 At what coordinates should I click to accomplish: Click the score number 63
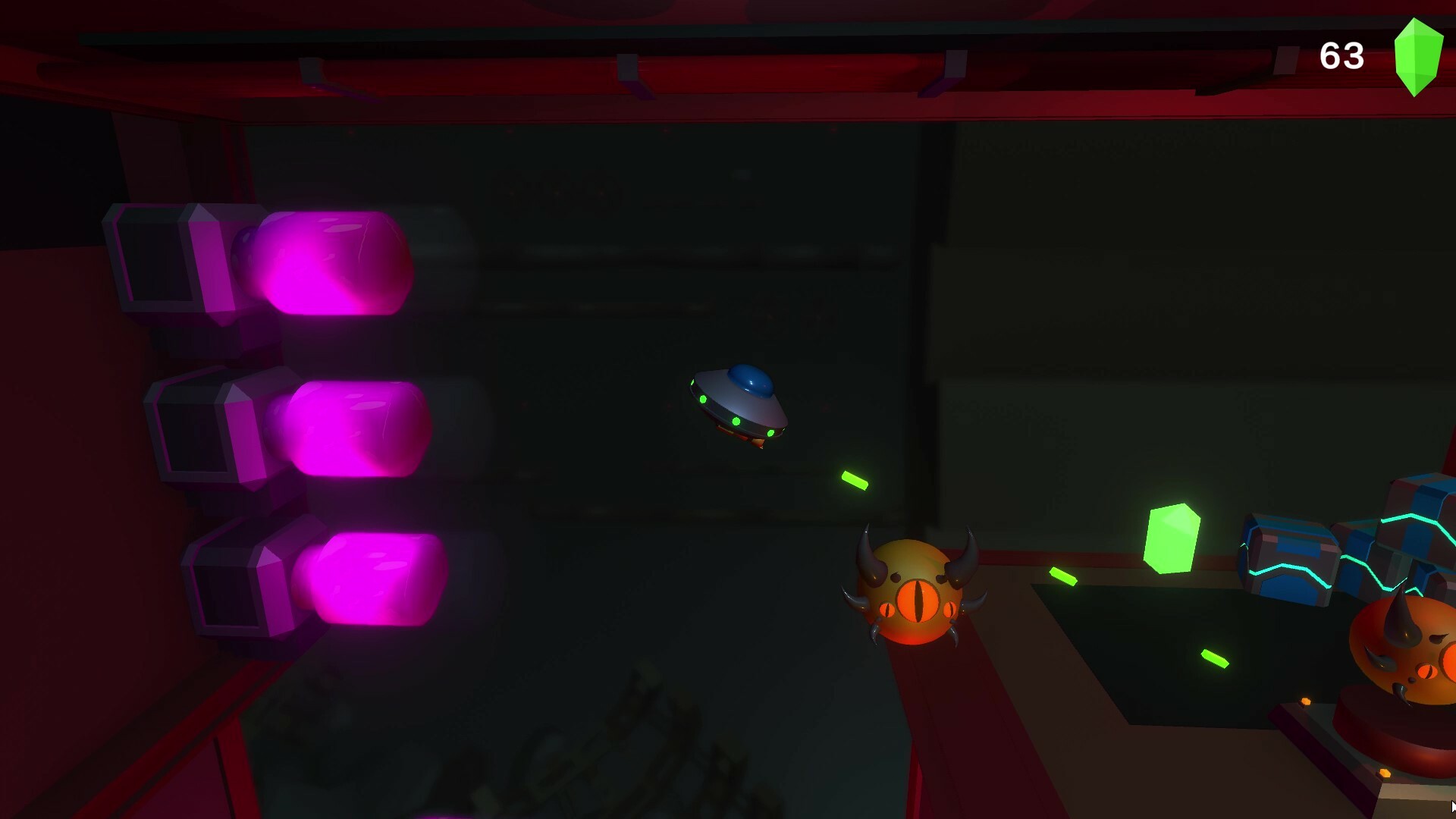[x=1345, y=55]
